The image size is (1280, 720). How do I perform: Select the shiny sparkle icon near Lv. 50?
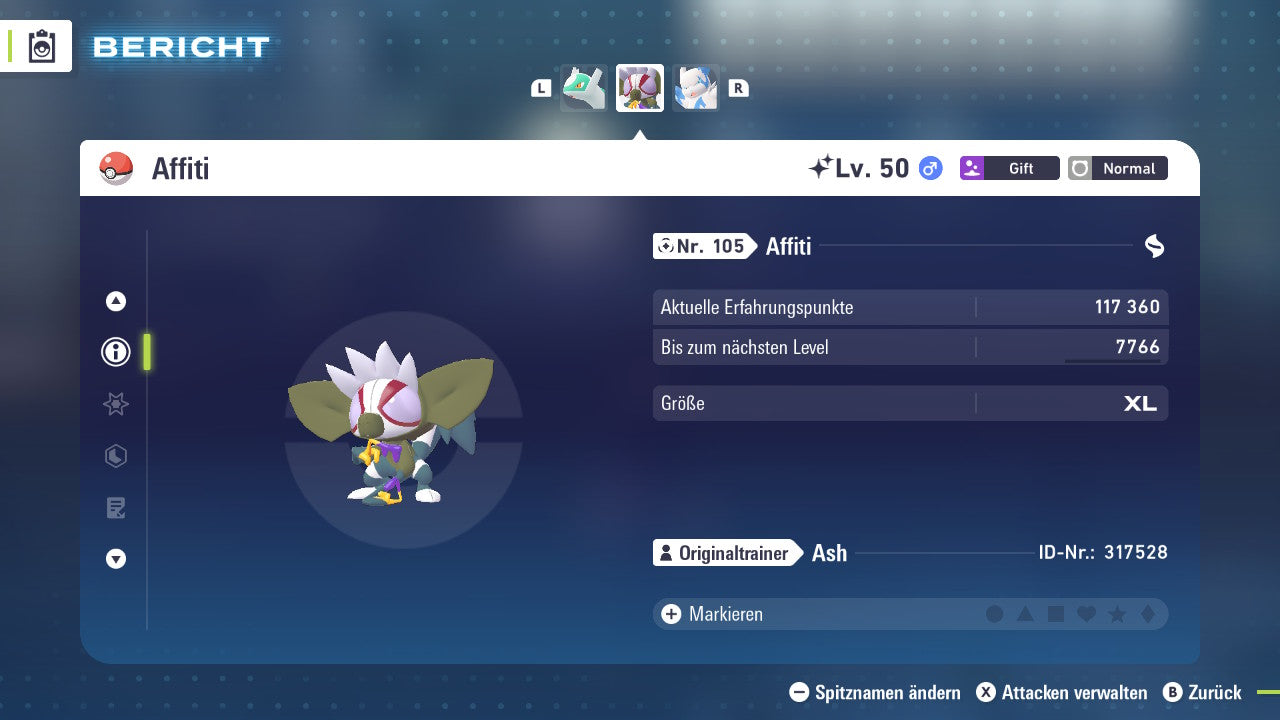[x=820, y=167]
